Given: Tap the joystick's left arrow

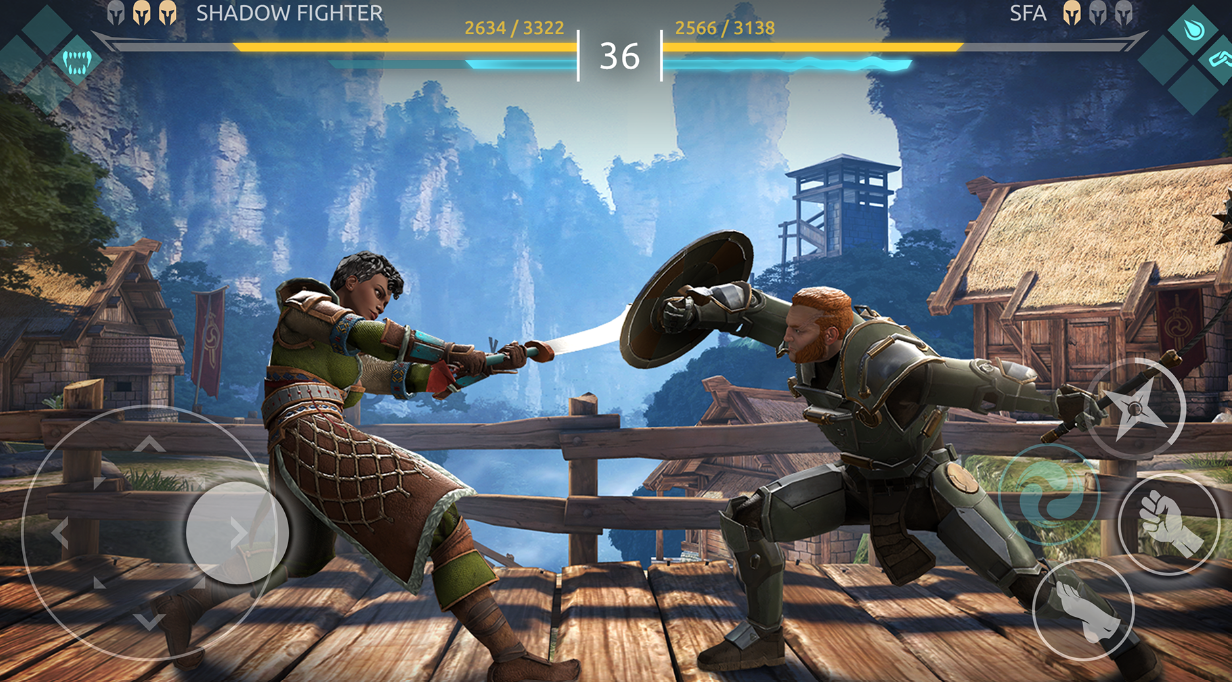Looking at the screenshot, I should [x=59, y=533].
